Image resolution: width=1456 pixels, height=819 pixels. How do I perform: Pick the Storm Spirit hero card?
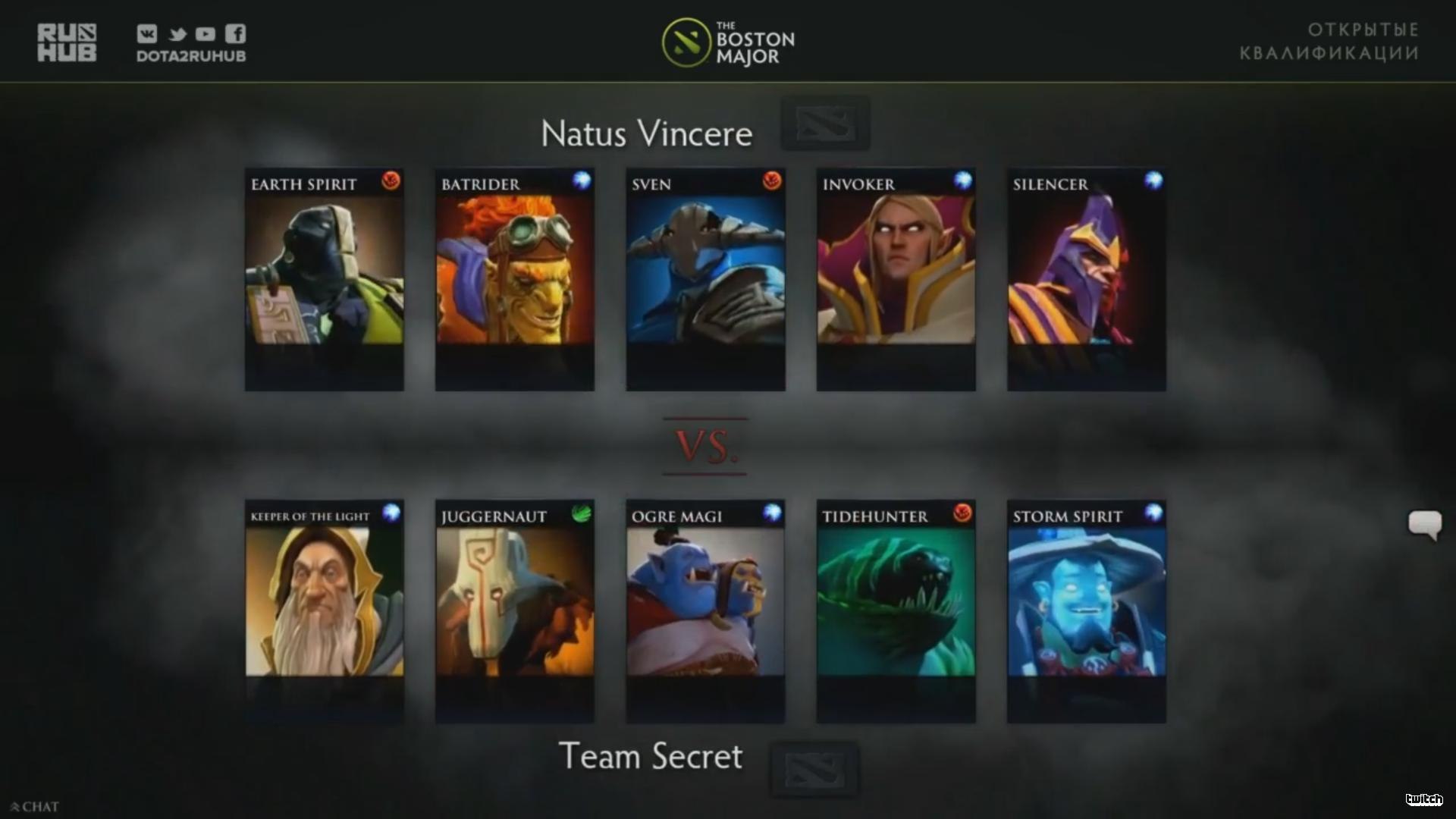1086,610
